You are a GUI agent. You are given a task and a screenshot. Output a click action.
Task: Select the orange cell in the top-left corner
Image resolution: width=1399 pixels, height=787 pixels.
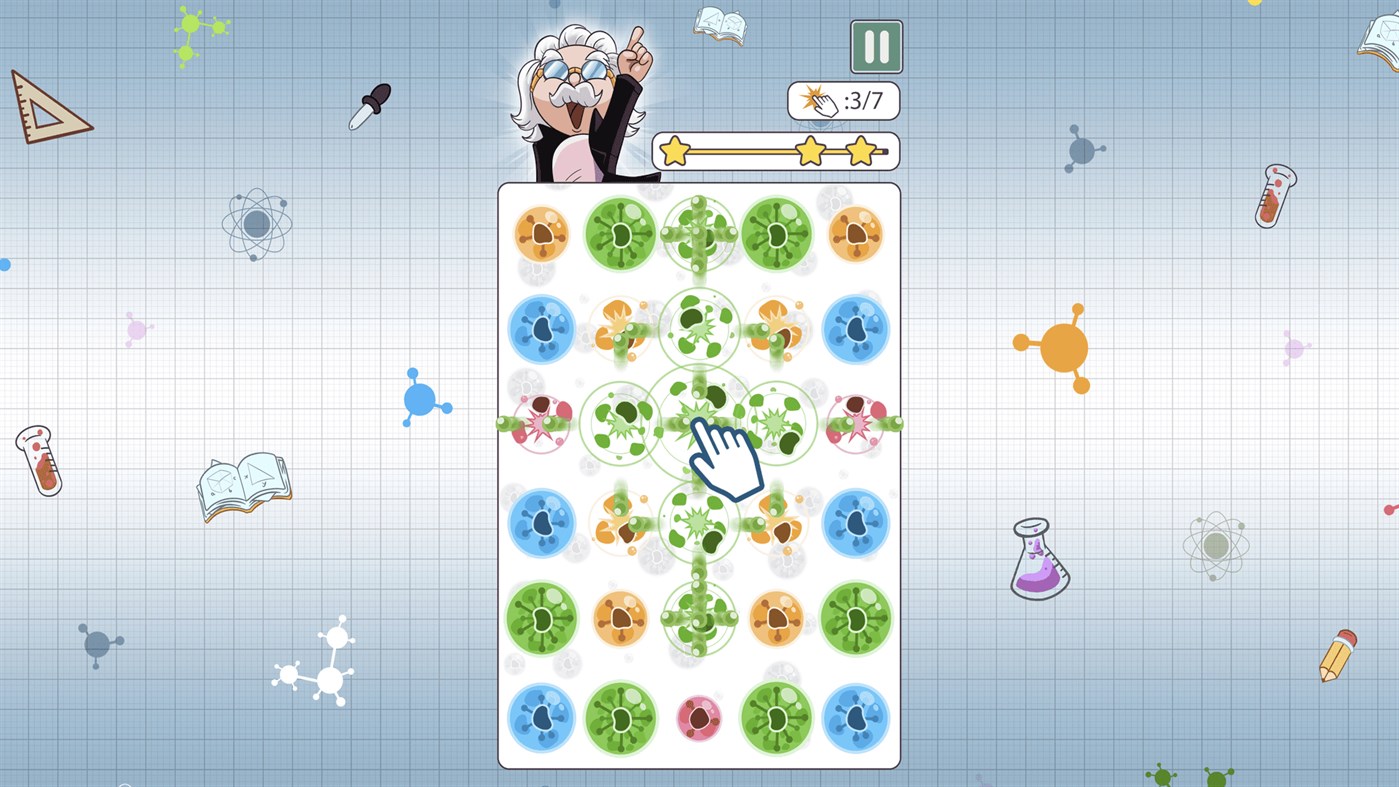541,234
